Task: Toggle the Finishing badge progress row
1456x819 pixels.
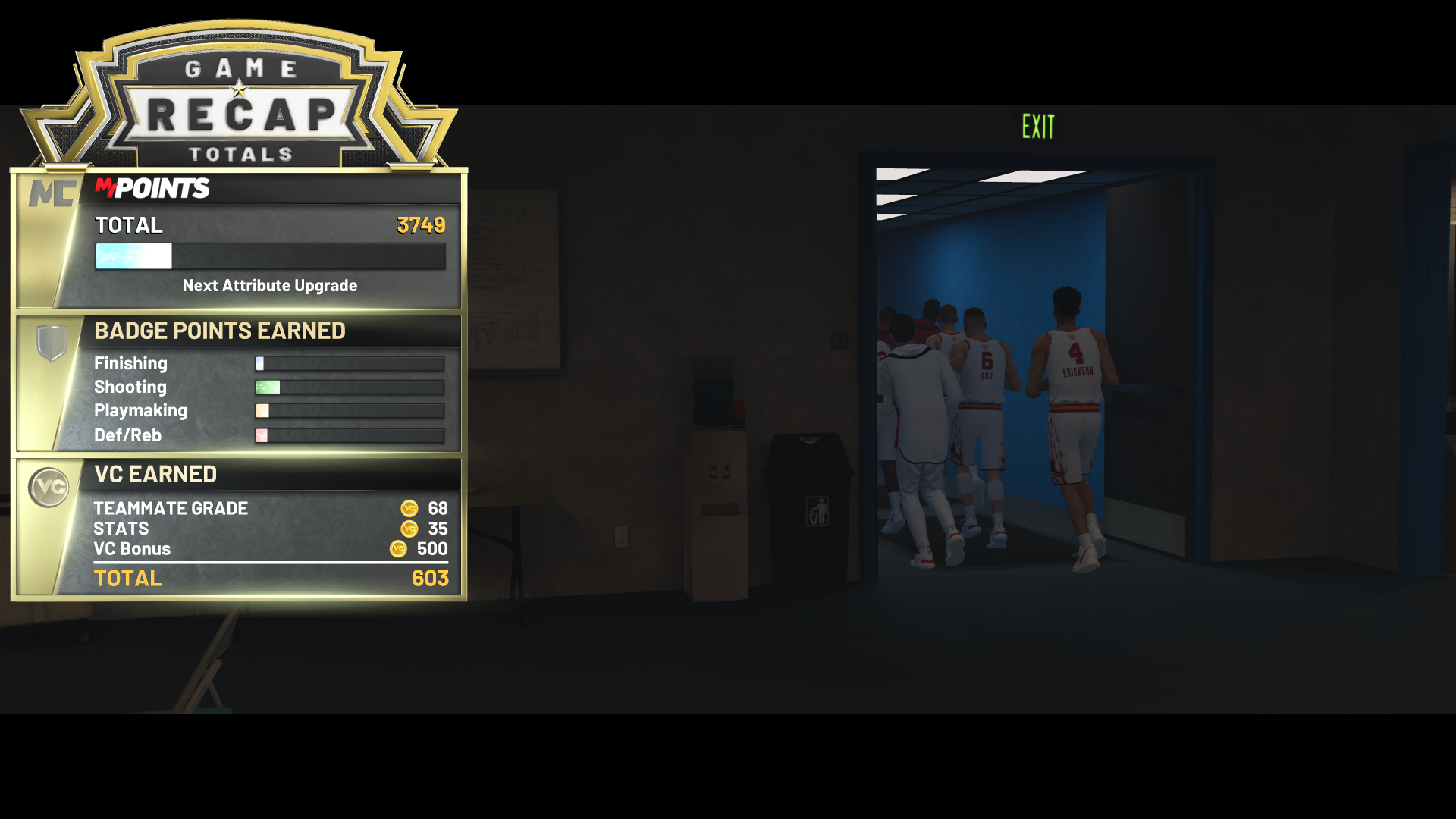Action: 351,363
